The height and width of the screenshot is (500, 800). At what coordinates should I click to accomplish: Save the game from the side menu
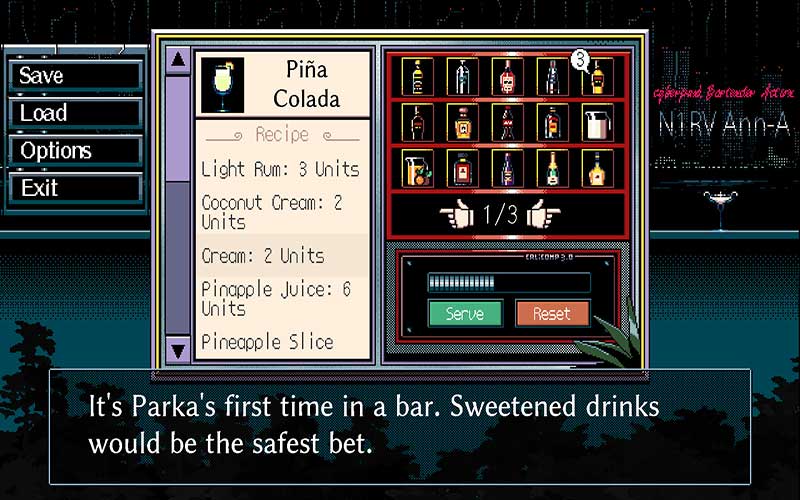[75, 76]
